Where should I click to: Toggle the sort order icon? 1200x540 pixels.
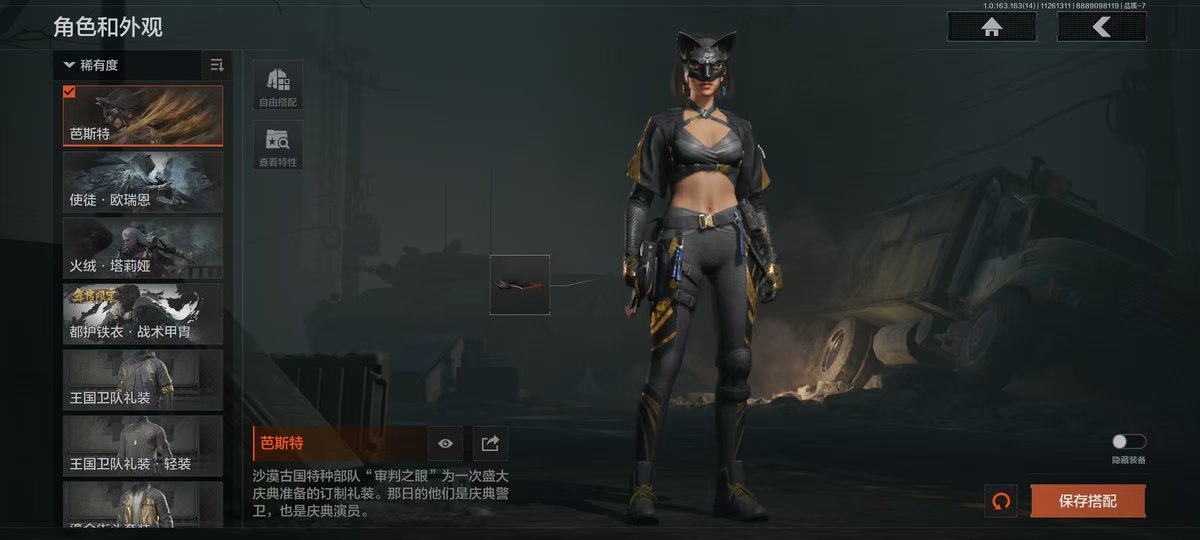coord(217,65)
